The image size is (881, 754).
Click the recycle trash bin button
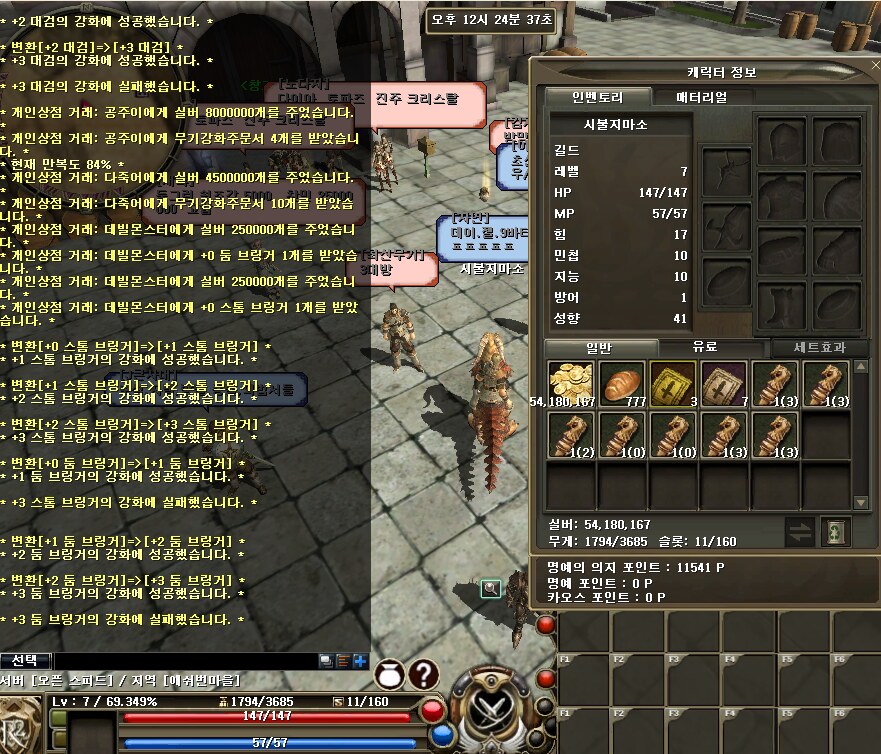[835, 532]
